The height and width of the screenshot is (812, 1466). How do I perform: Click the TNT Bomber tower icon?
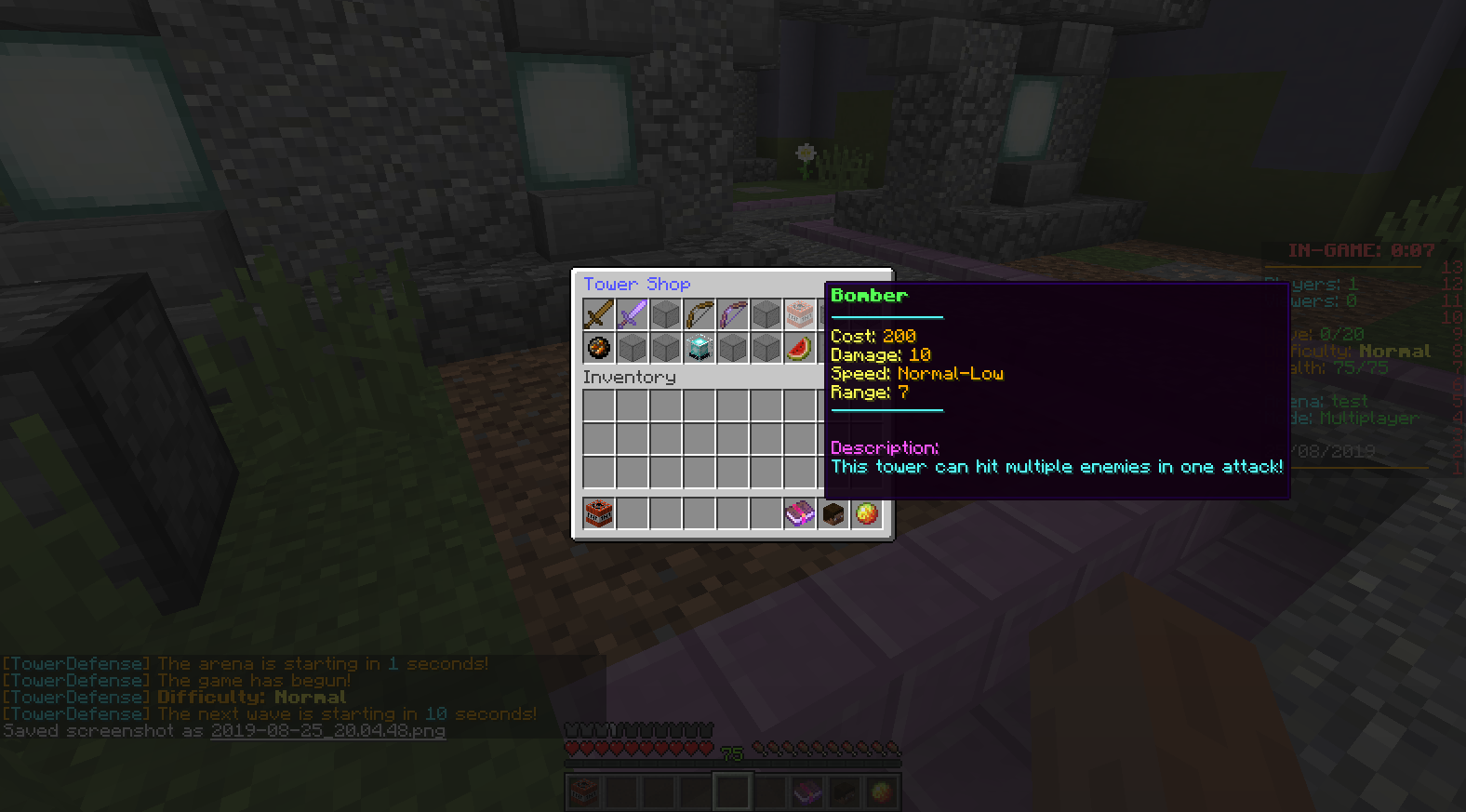(799, 313)
